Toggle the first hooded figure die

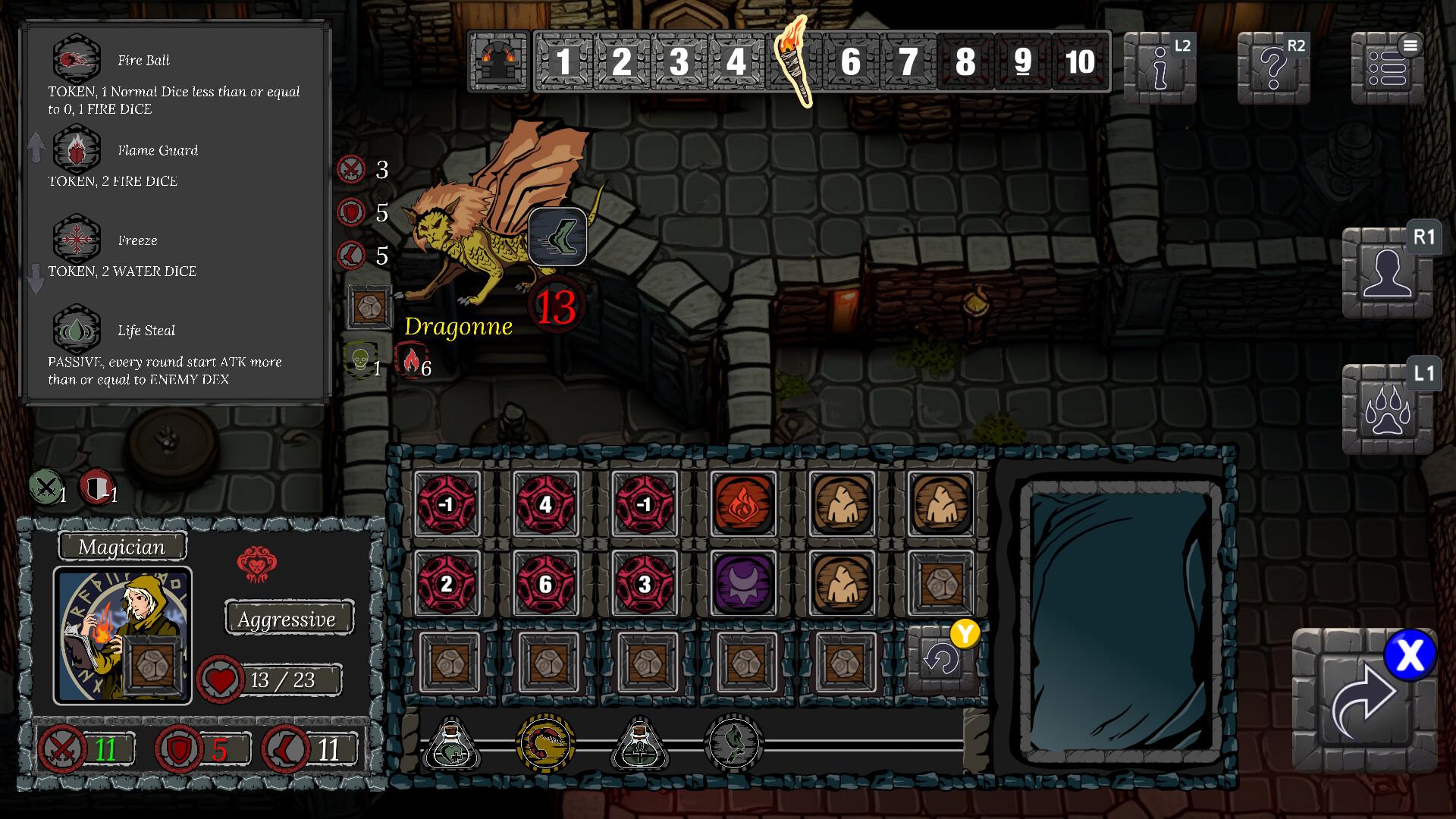(x=843, y=504)
